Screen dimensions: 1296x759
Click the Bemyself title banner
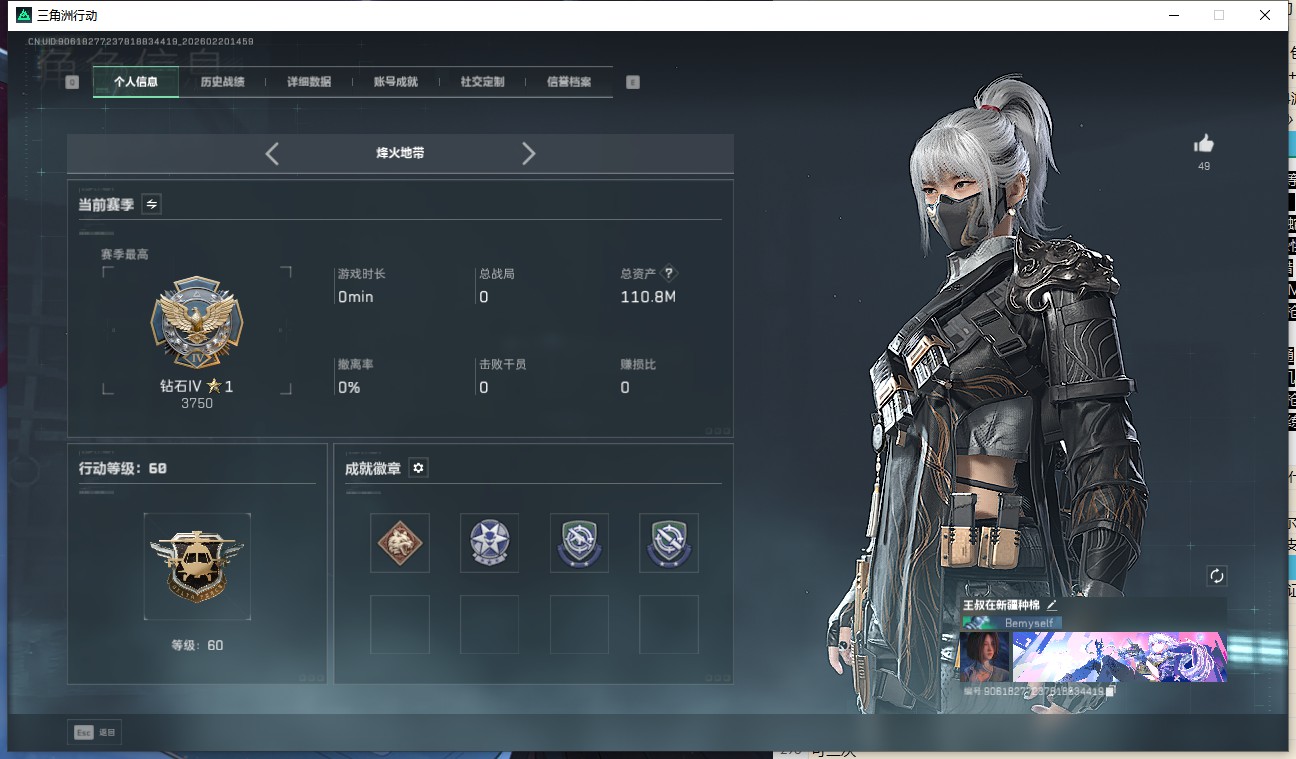pos(1030,622)
